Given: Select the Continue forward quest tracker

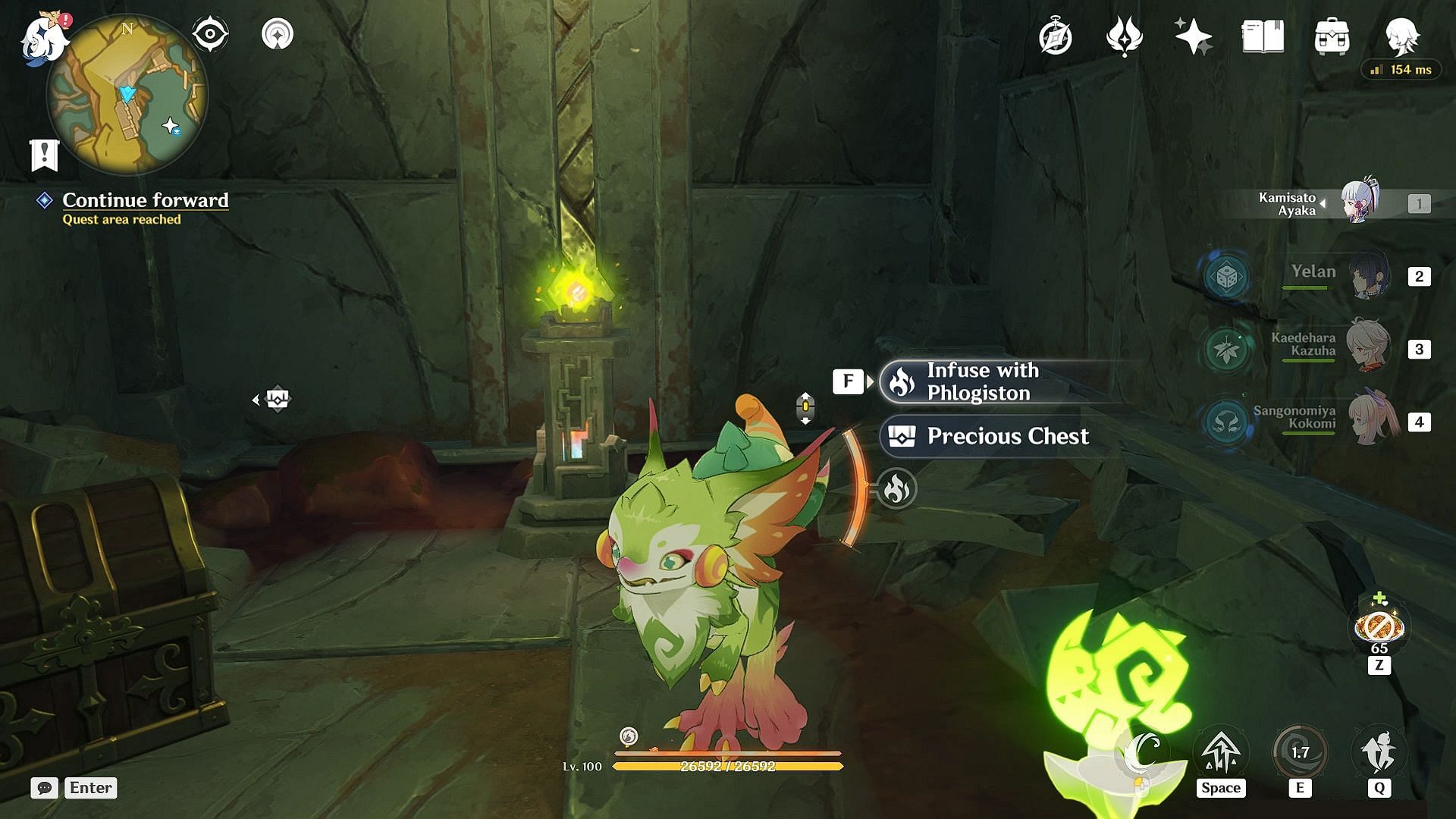Looking at the screenshot, I should point(145,200).
